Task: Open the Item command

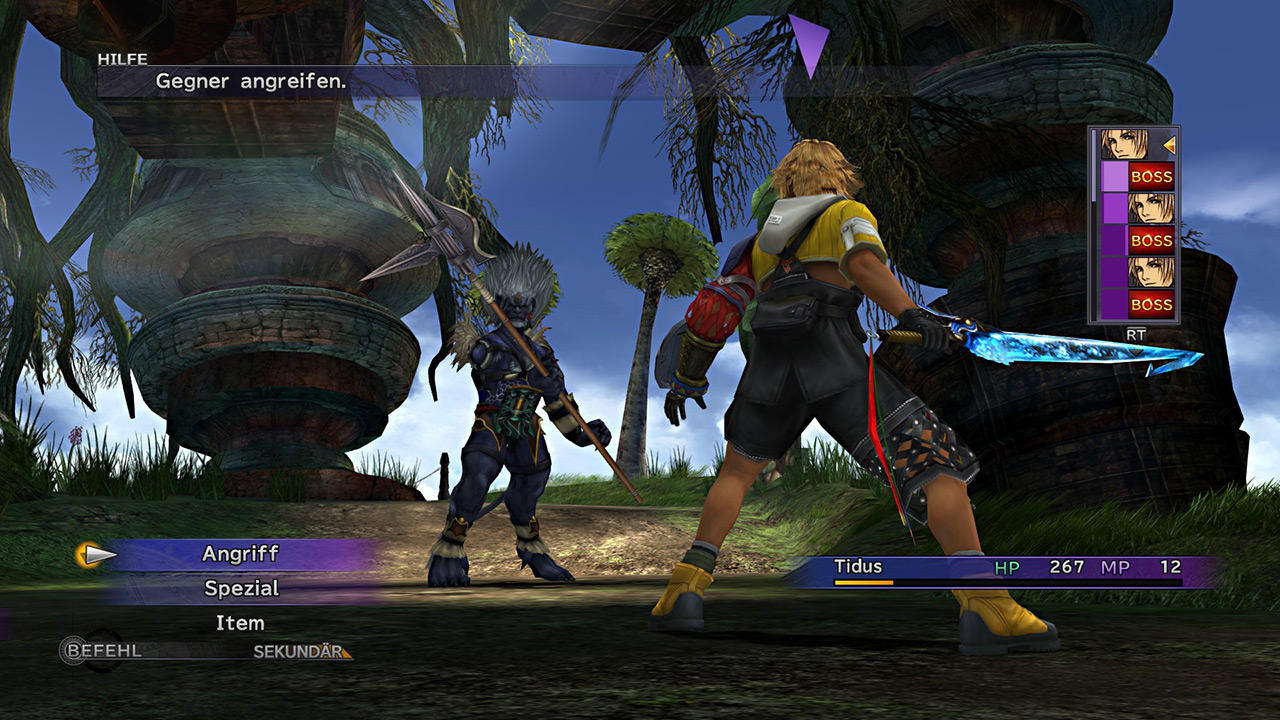Action: pos(240,623)
